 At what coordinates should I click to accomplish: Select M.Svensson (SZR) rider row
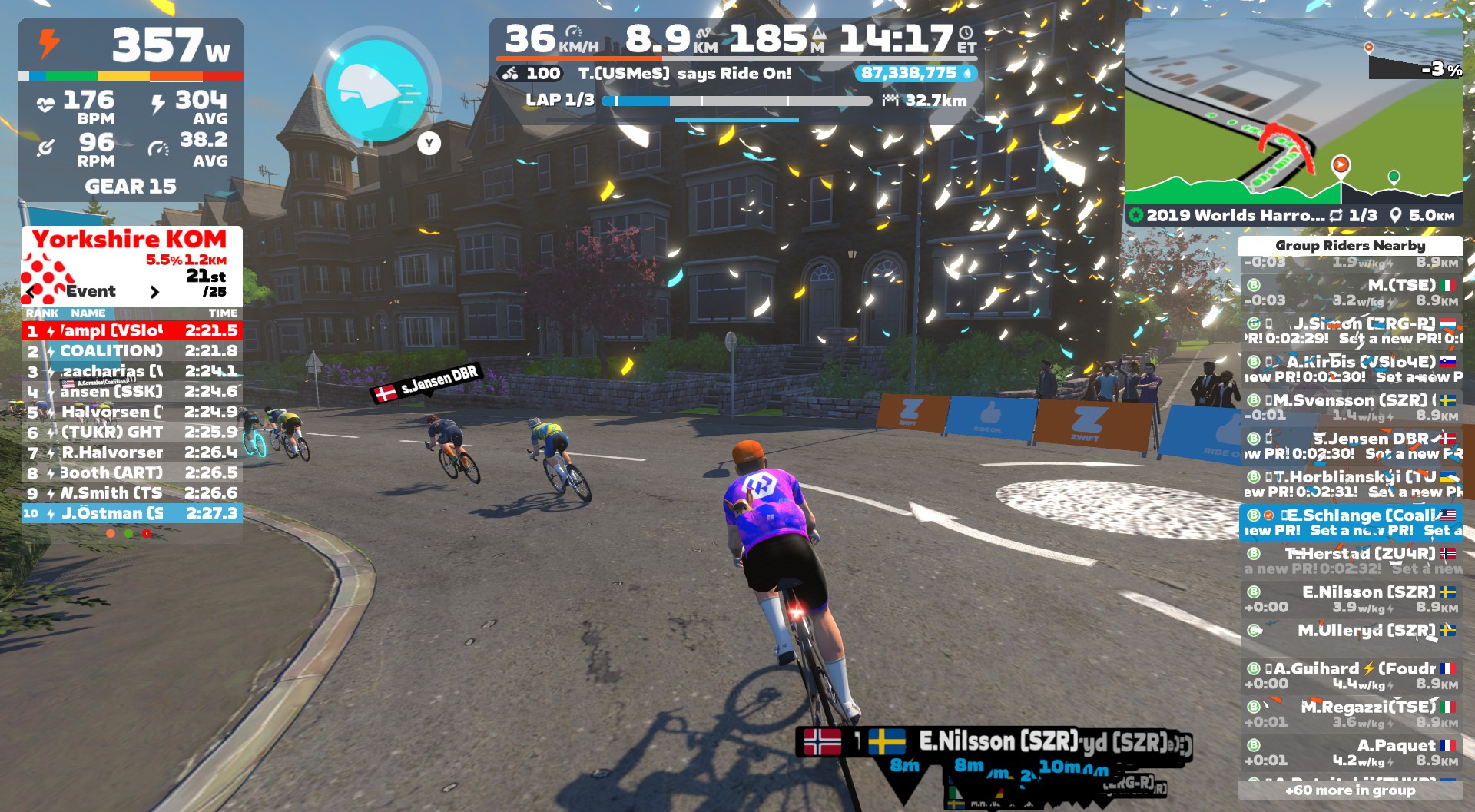1351,407
